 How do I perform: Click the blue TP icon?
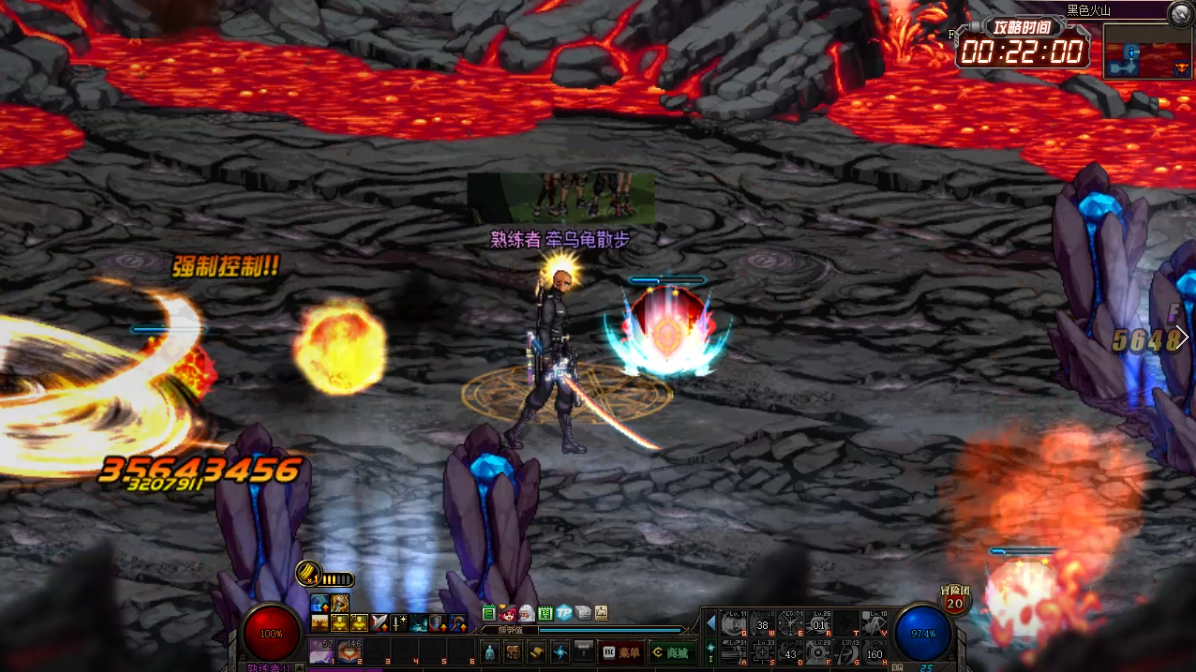pyautogui.click(x=563, y=613)
